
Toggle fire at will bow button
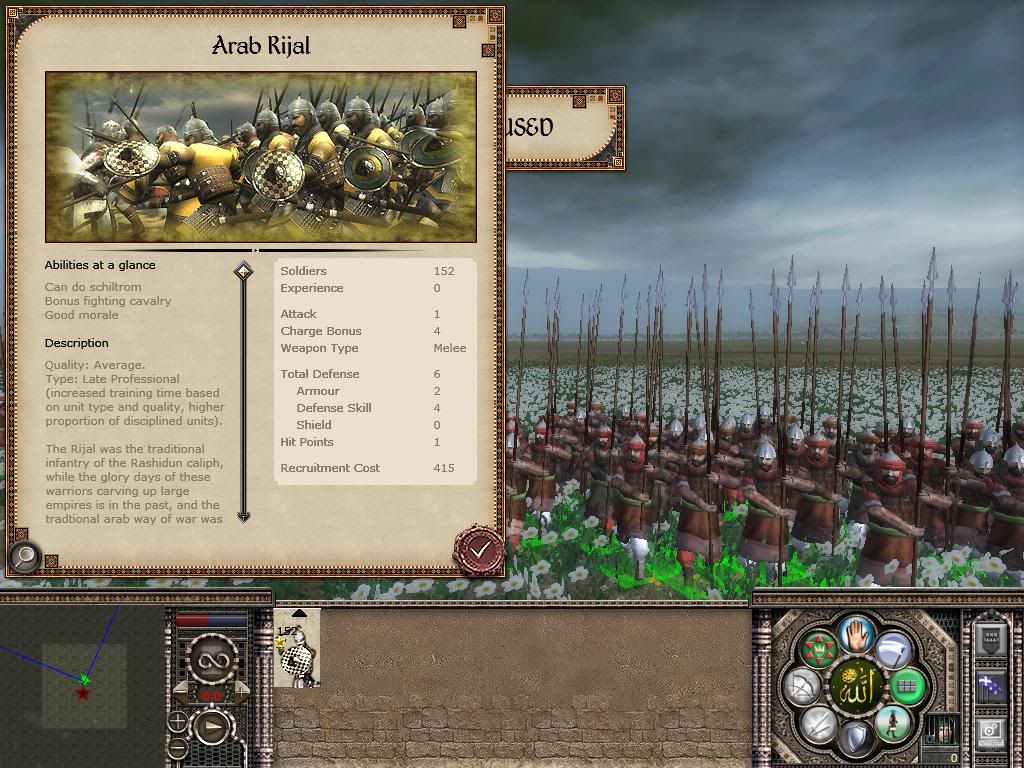(803, 687)
